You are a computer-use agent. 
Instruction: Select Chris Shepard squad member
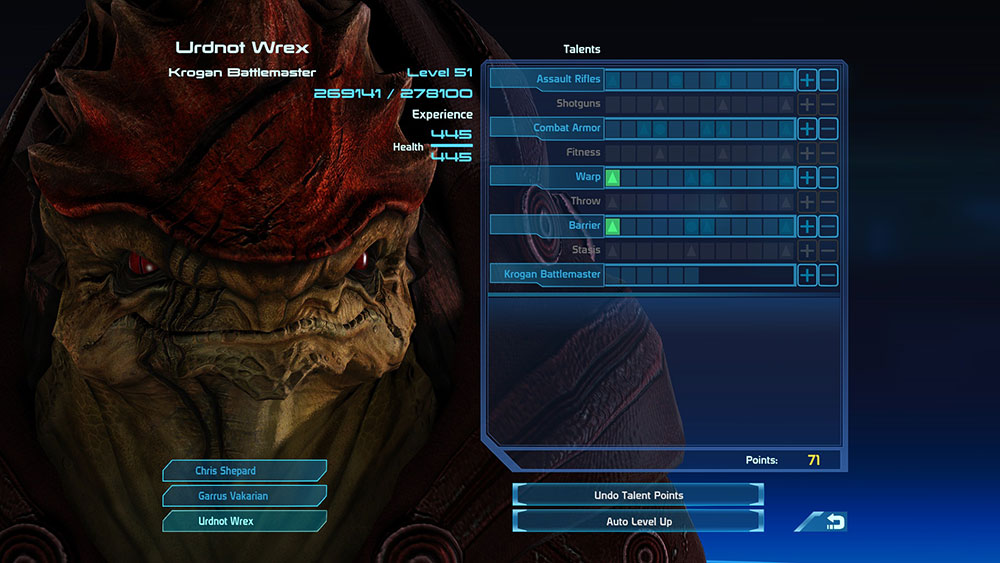244,471
